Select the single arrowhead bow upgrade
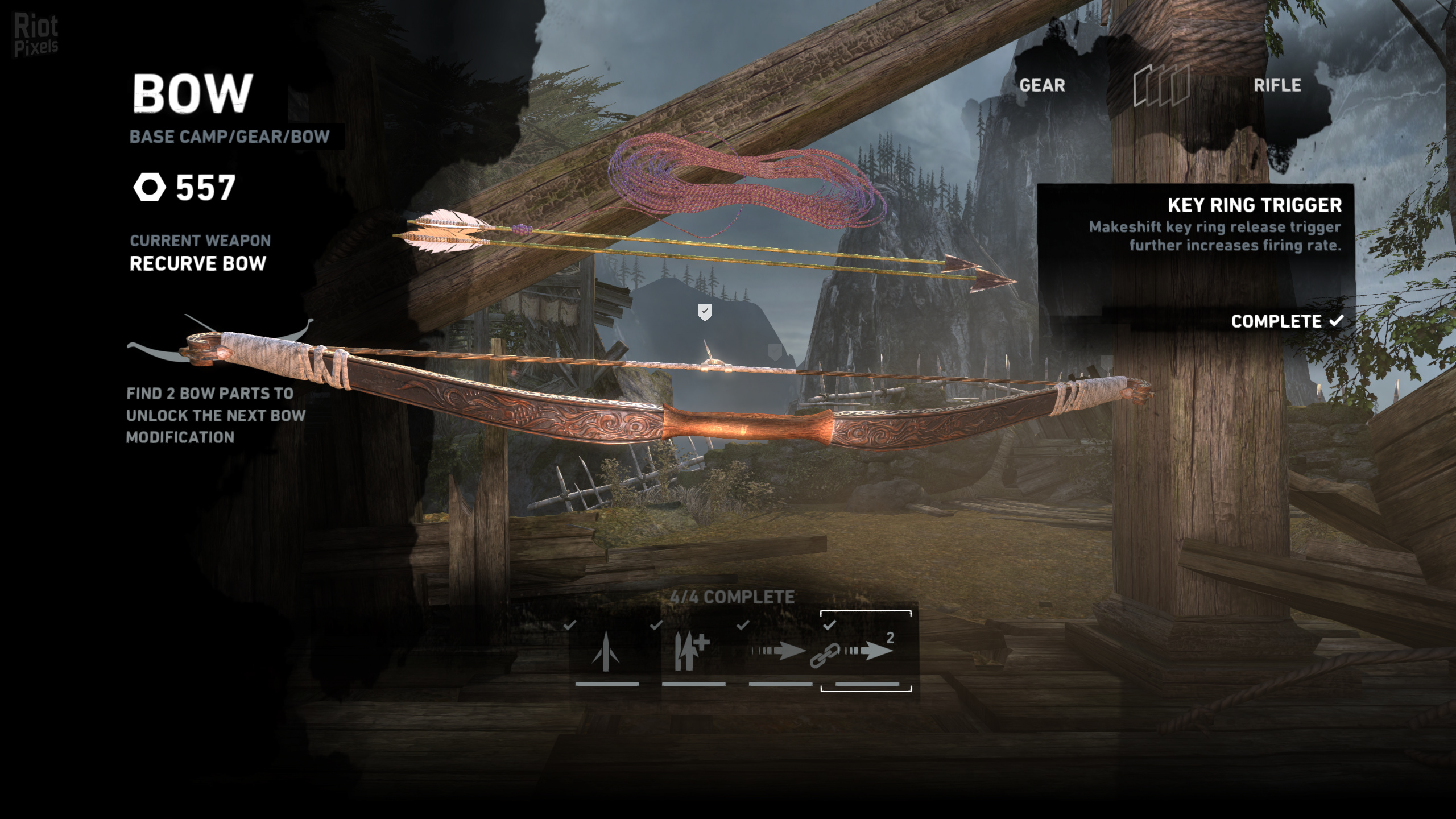Image resolution: width=1456 pixels, height=819 pixels. tap(606, 652)
